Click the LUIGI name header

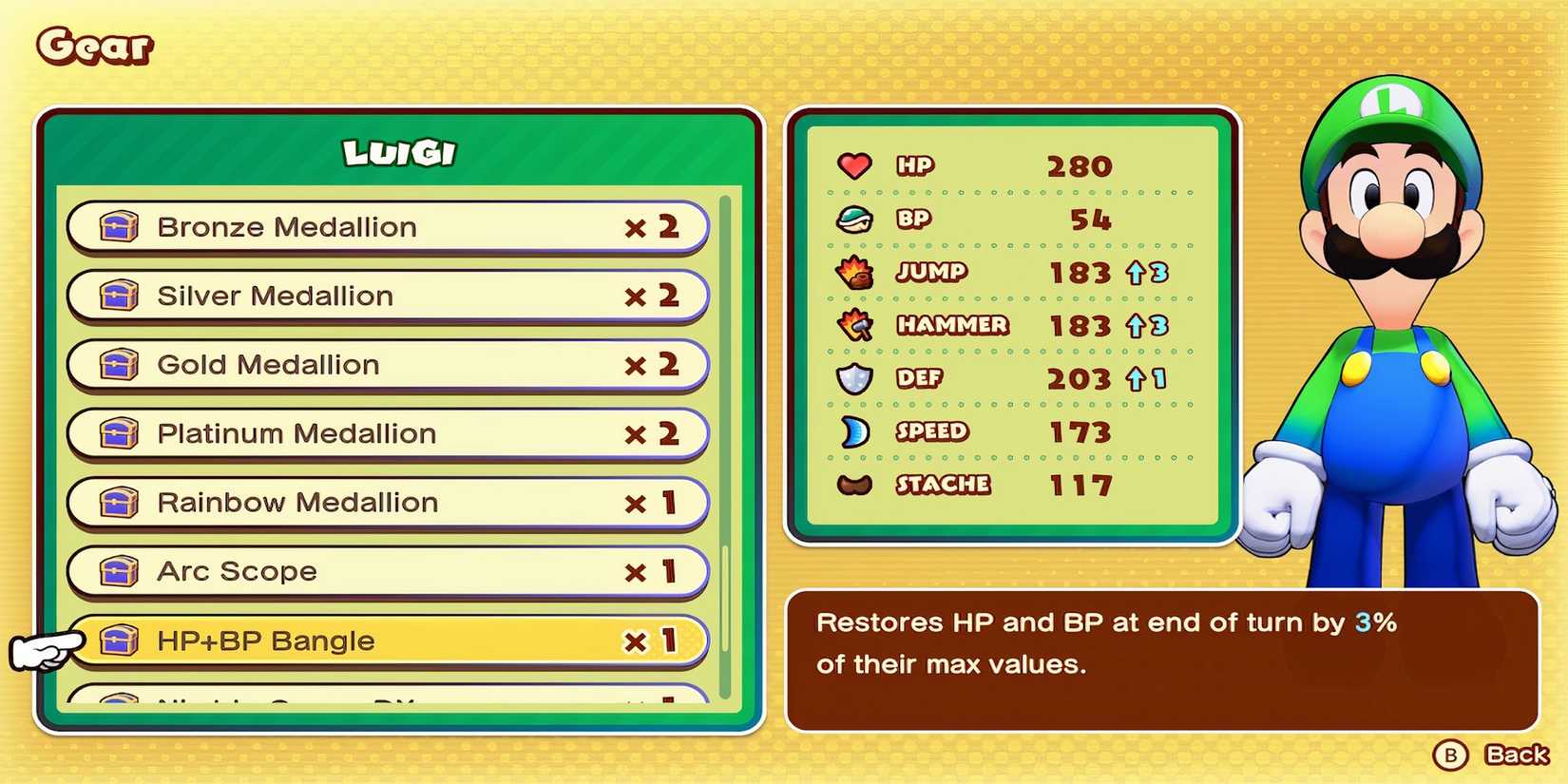pos(397,150)
